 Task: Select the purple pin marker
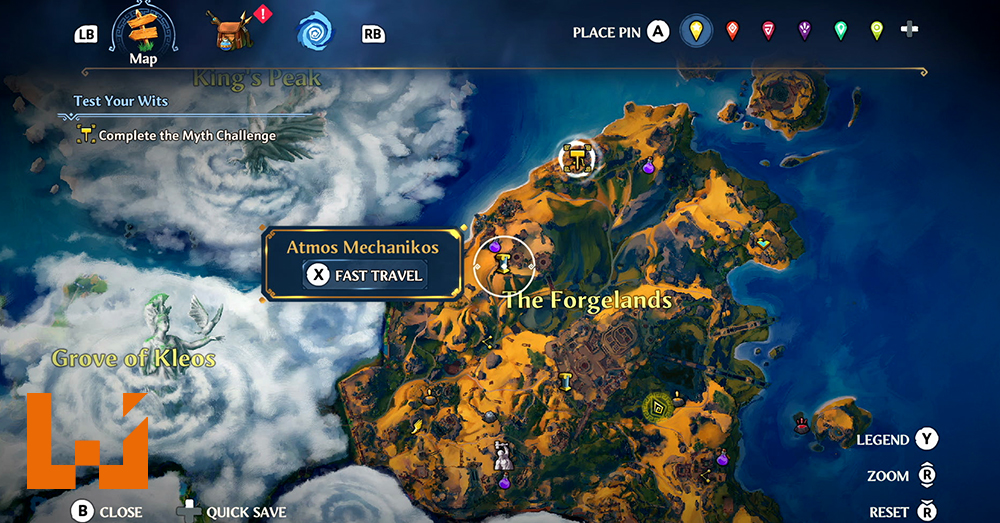click(804, 31)
